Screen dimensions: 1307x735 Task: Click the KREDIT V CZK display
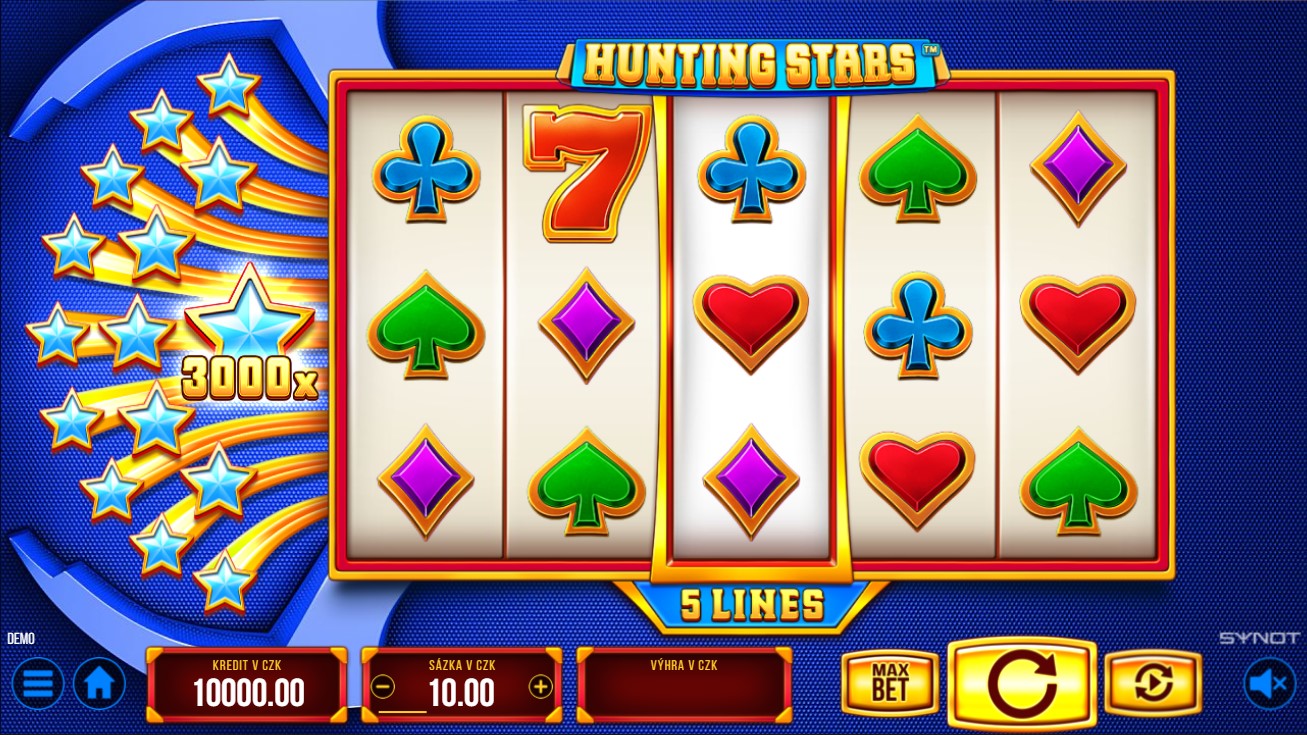(x=247, y=685)
